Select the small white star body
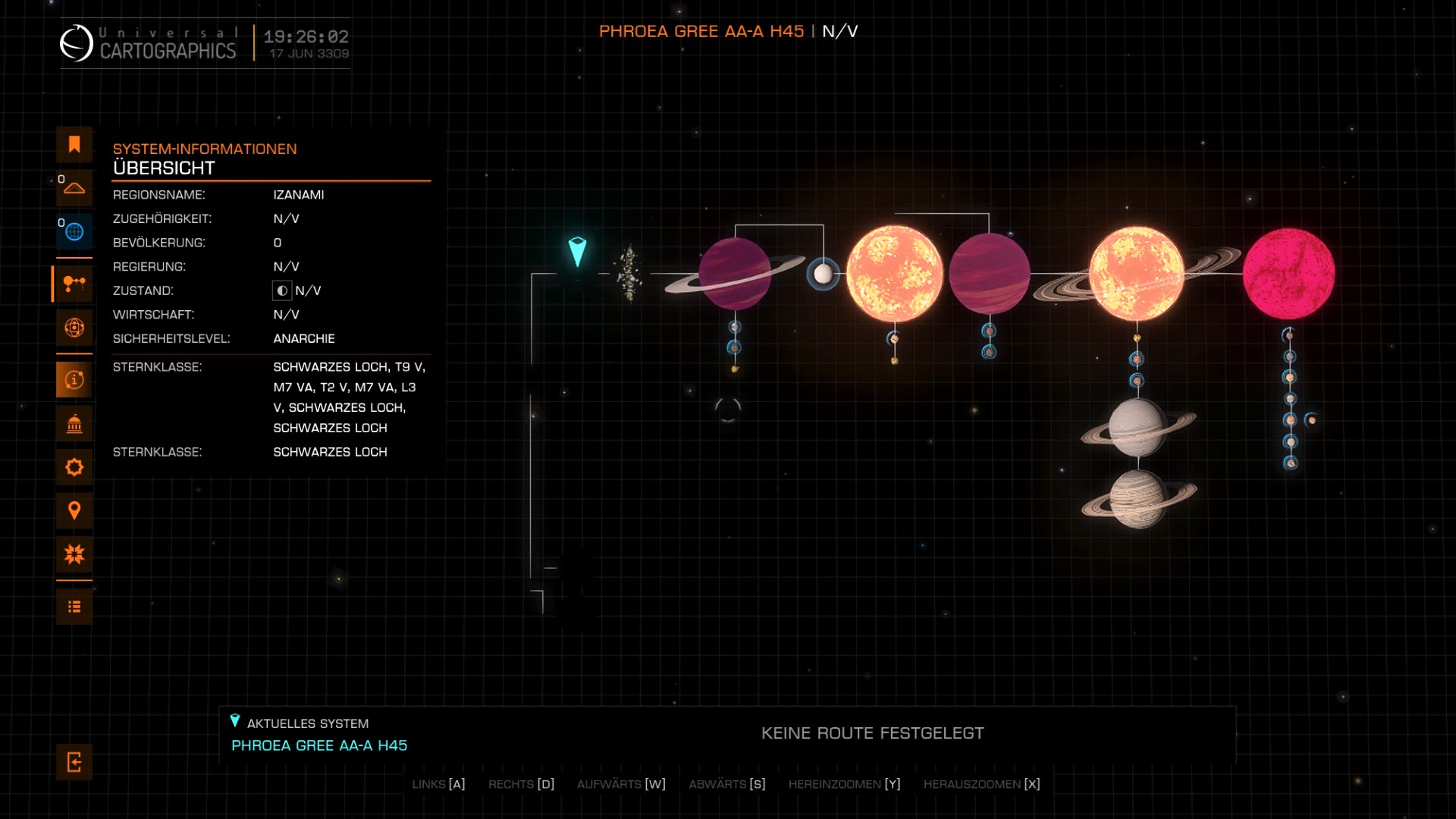Screen dimensions: 1456x819 823,274
